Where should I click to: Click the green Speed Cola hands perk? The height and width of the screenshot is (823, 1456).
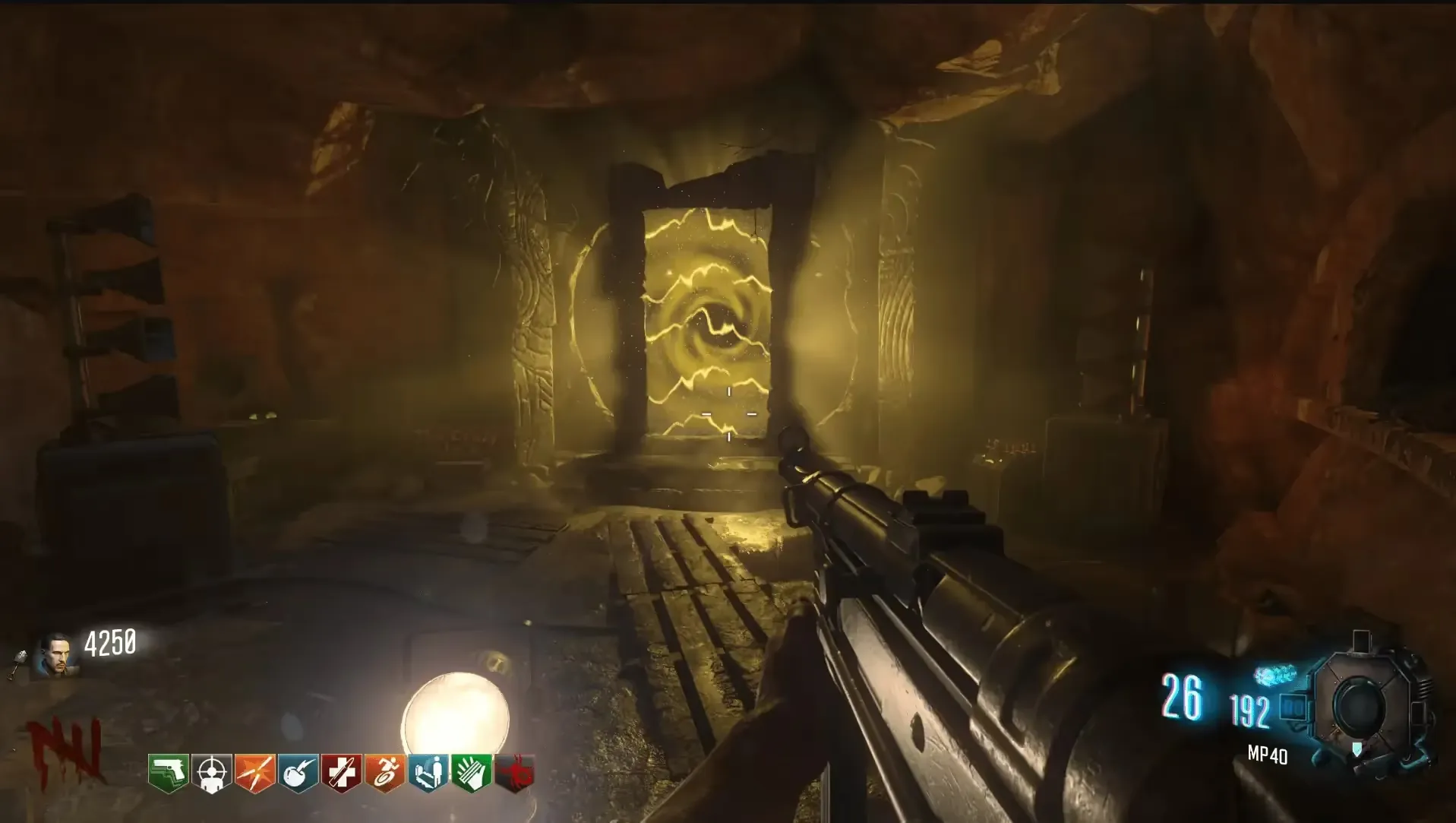click(x=471, y=774)
